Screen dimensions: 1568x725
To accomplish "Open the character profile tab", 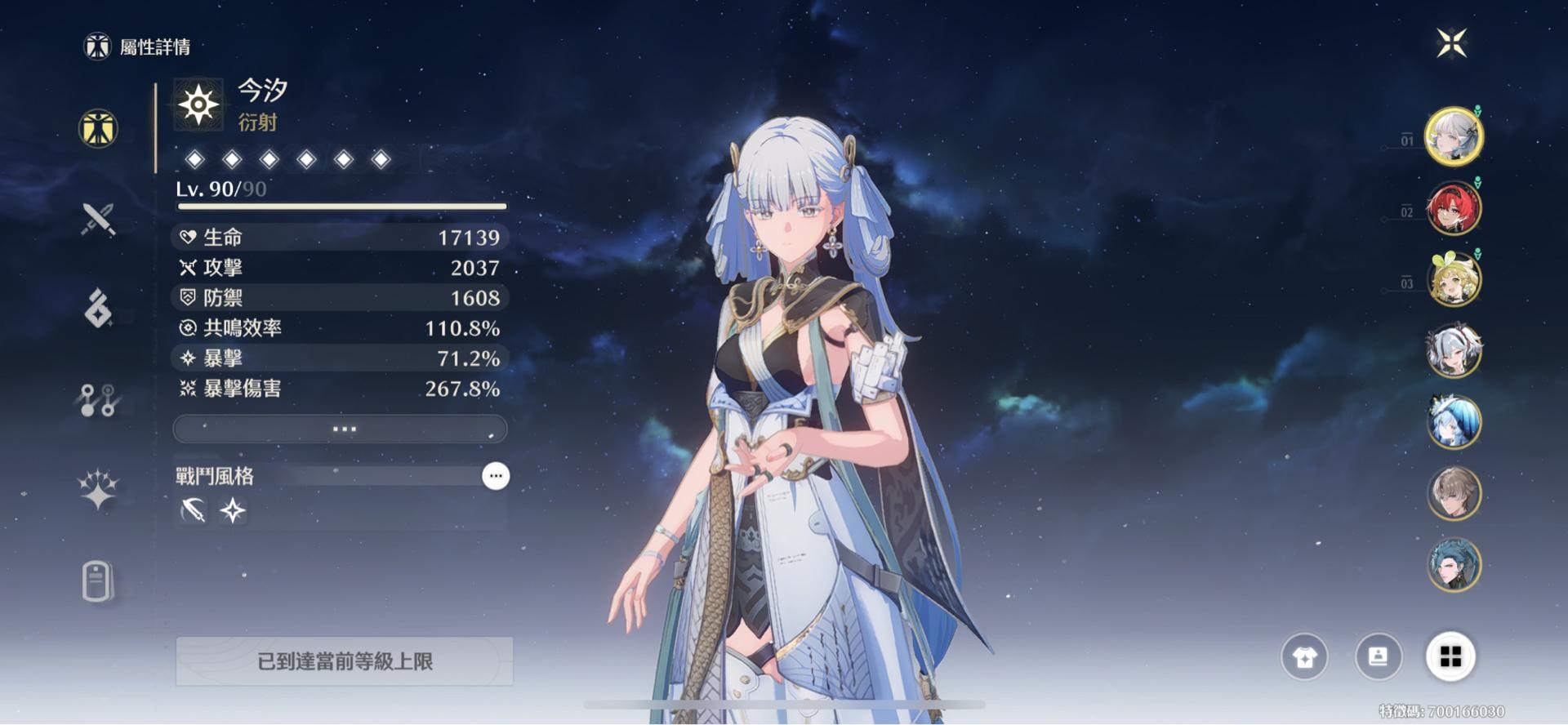I will point(97,581).
